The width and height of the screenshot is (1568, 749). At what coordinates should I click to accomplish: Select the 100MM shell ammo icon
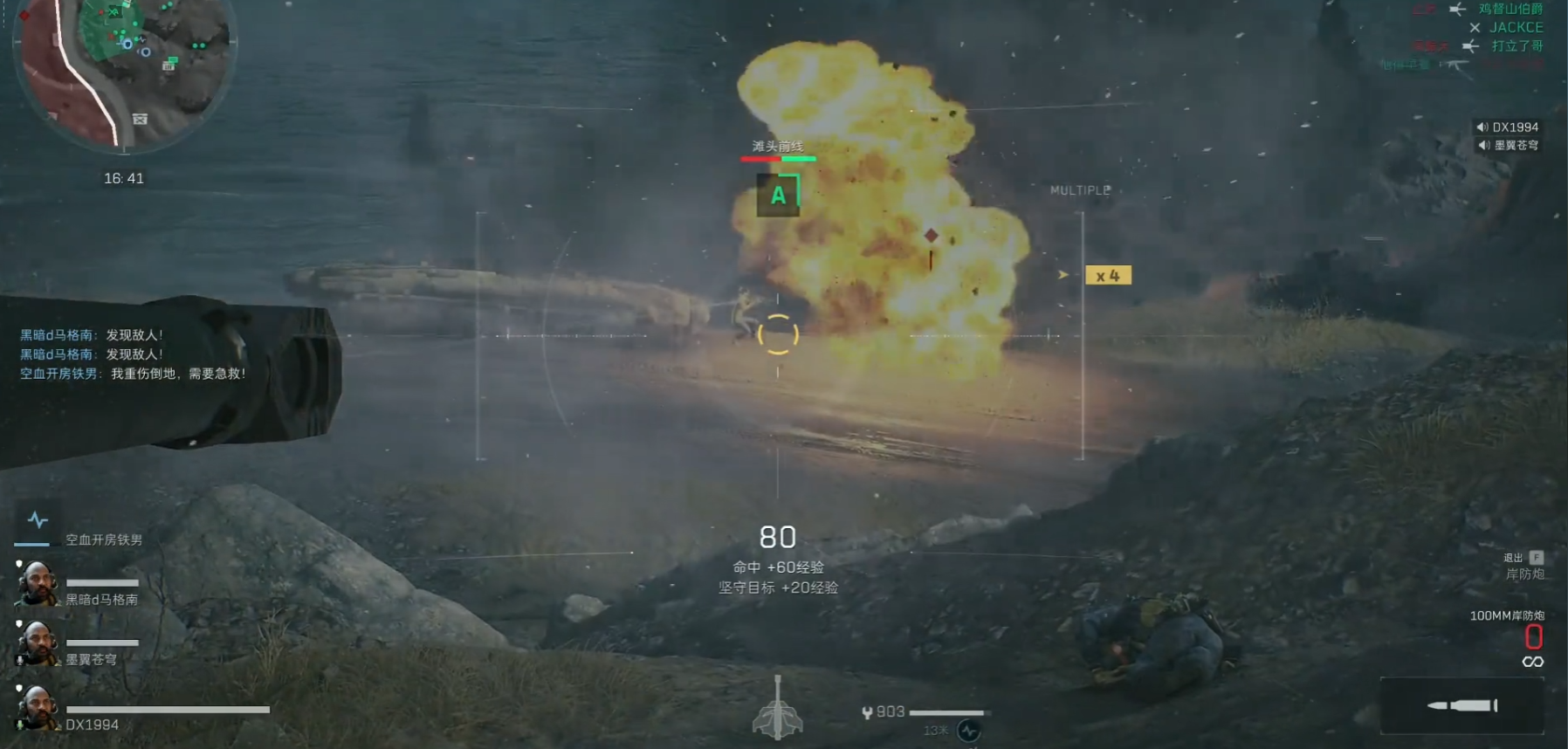click(1462, 705)
